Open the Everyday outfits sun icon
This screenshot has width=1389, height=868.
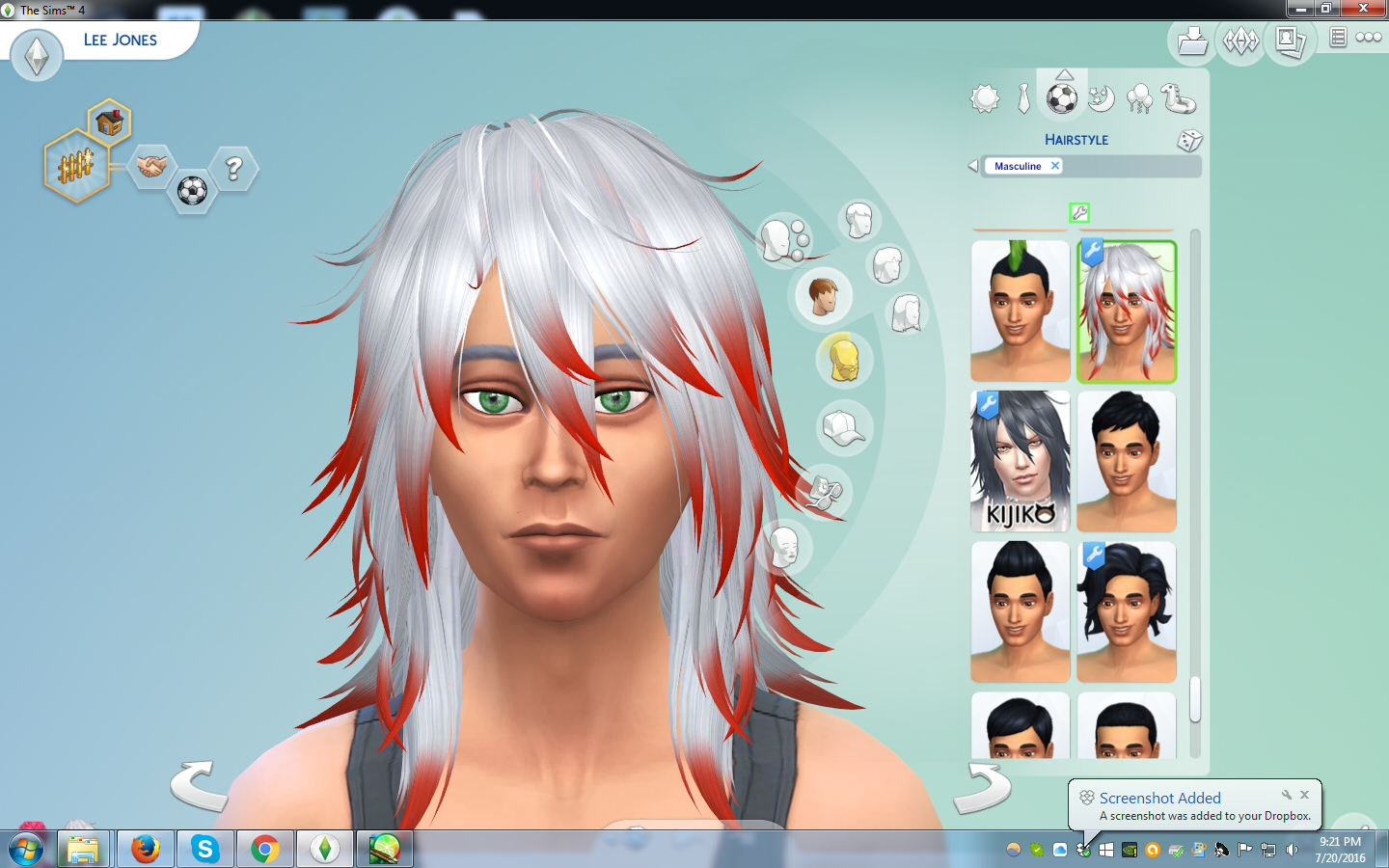[985, 98]
